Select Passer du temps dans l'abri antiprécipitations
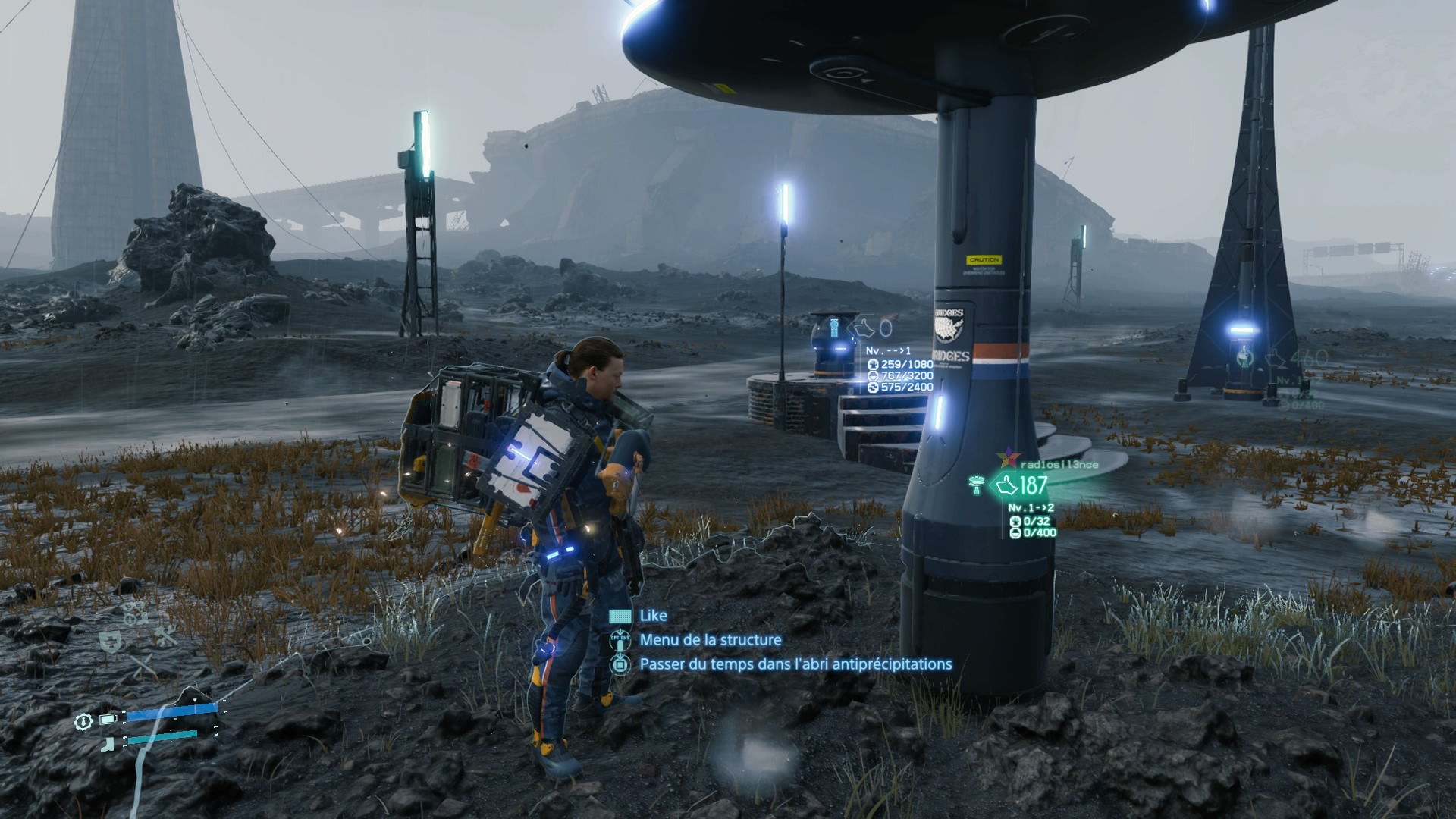The image size is (1456, 819). tap(795, 664)
